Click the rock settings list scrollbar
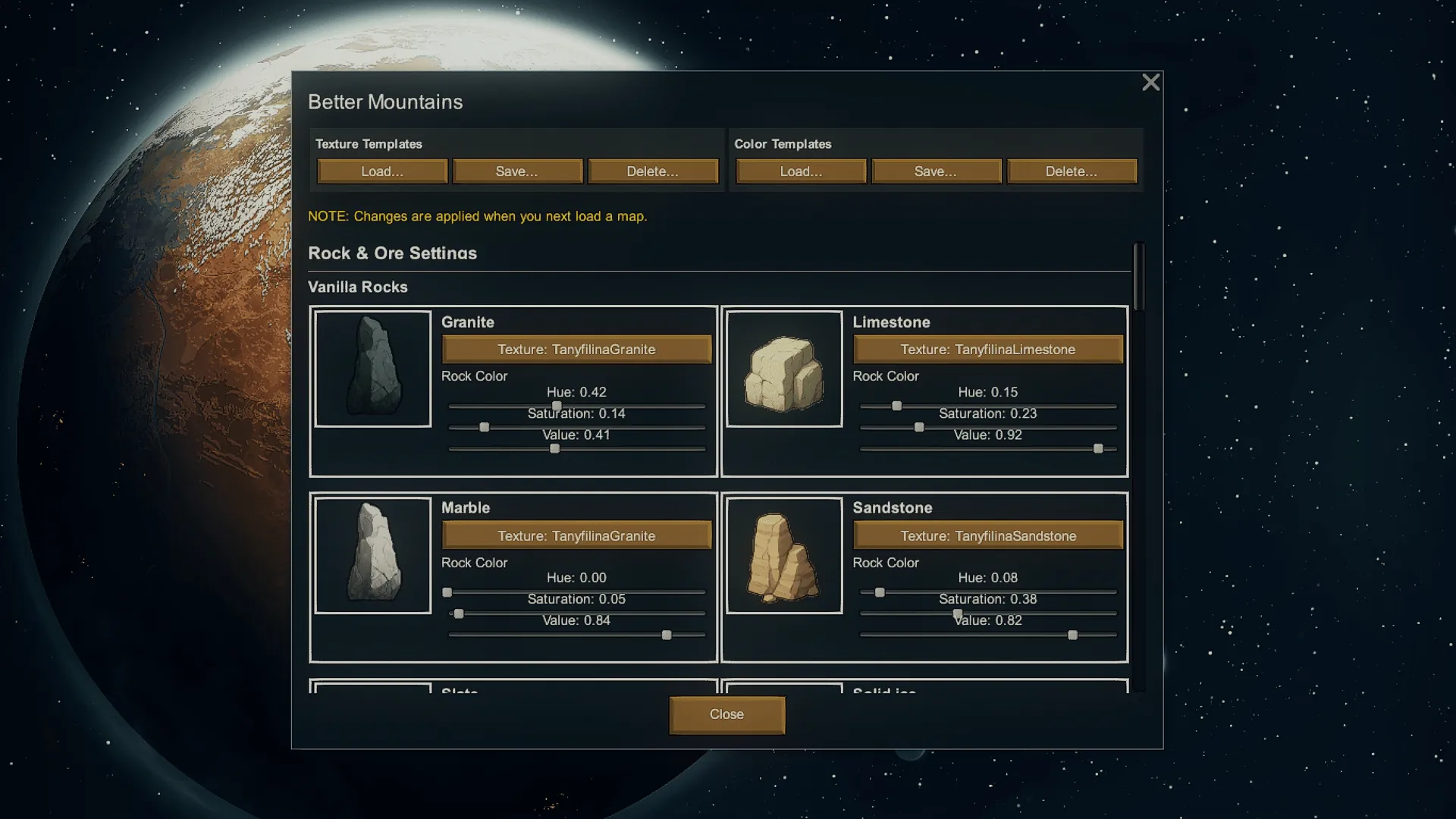The width and height of the screenshot is (1456, 819). [x=1138, y=277]
